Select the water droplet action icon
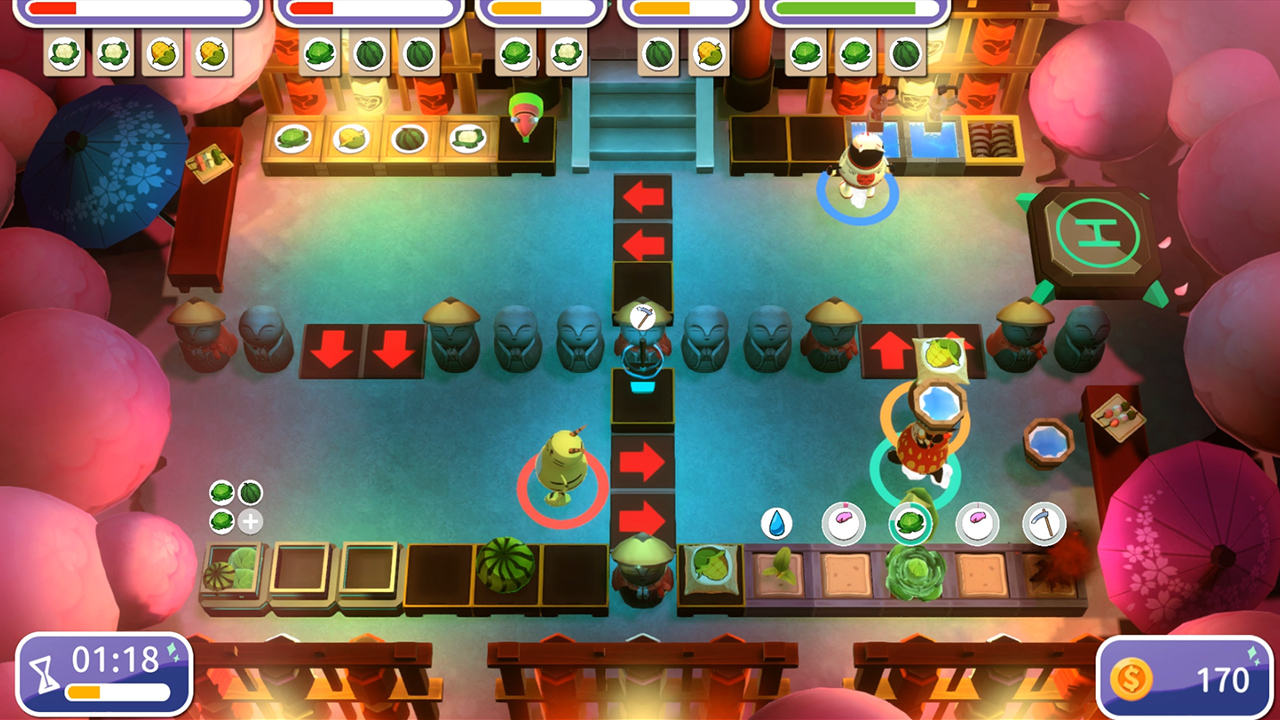 (778, 522)
